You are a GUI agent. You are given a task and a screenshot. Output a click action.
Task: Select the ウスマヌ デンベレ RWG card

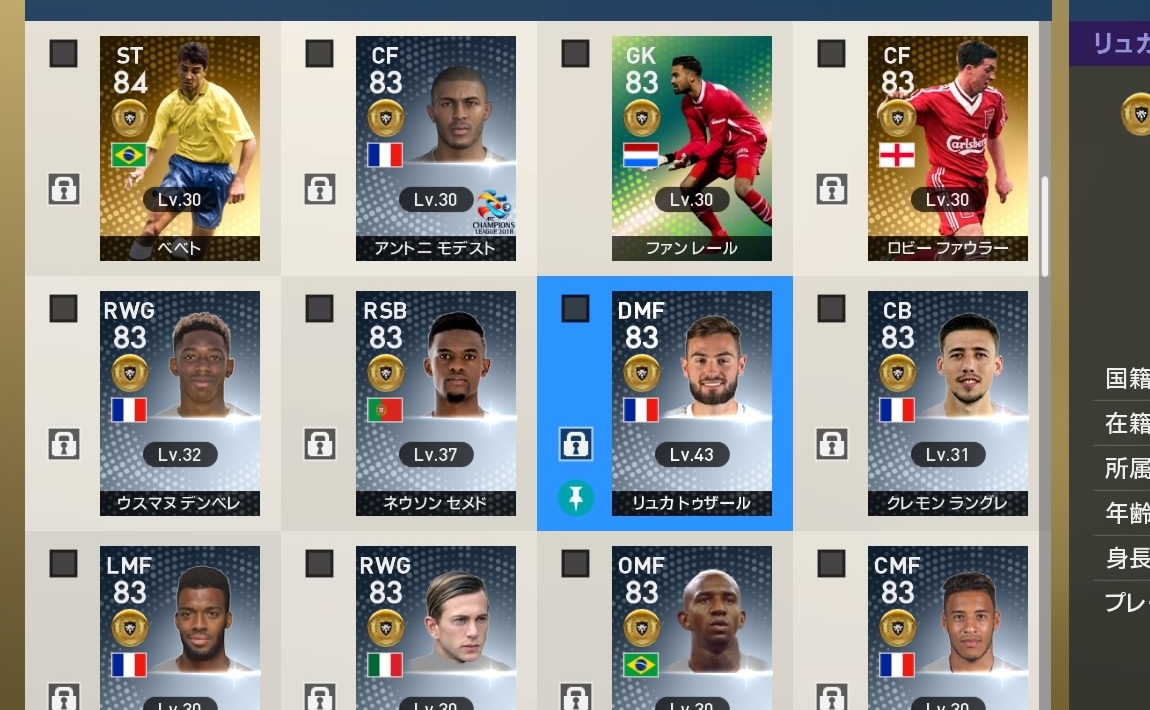click(x=180, y=403)
